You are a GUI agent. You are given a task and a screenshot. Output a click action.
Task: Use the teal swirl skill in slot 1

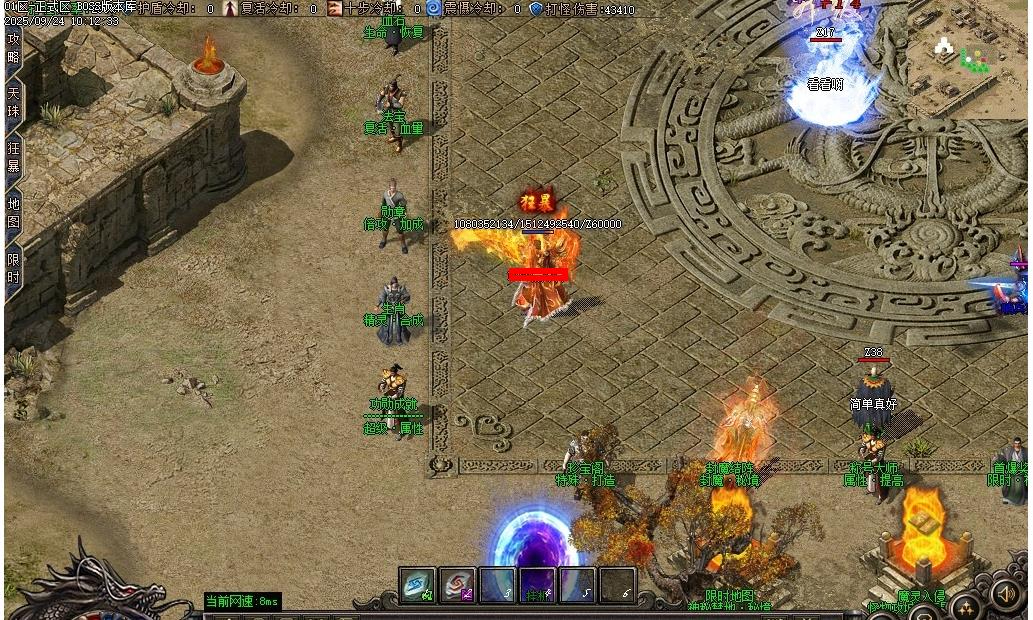click(x=418, y=586)
